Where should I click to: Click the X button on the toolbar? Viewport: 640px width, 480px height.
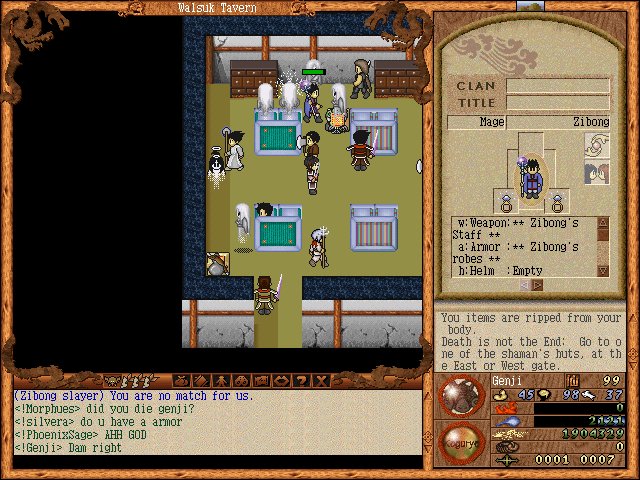click(x=320, y=381)
